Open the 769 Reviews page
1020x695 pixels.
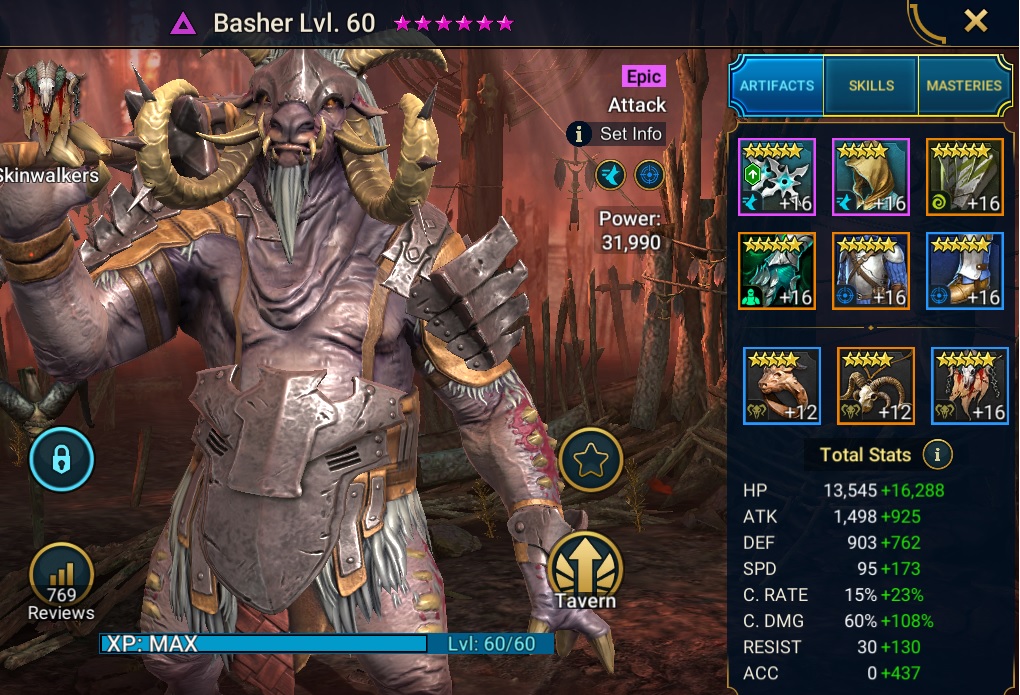tap(61, 581)
